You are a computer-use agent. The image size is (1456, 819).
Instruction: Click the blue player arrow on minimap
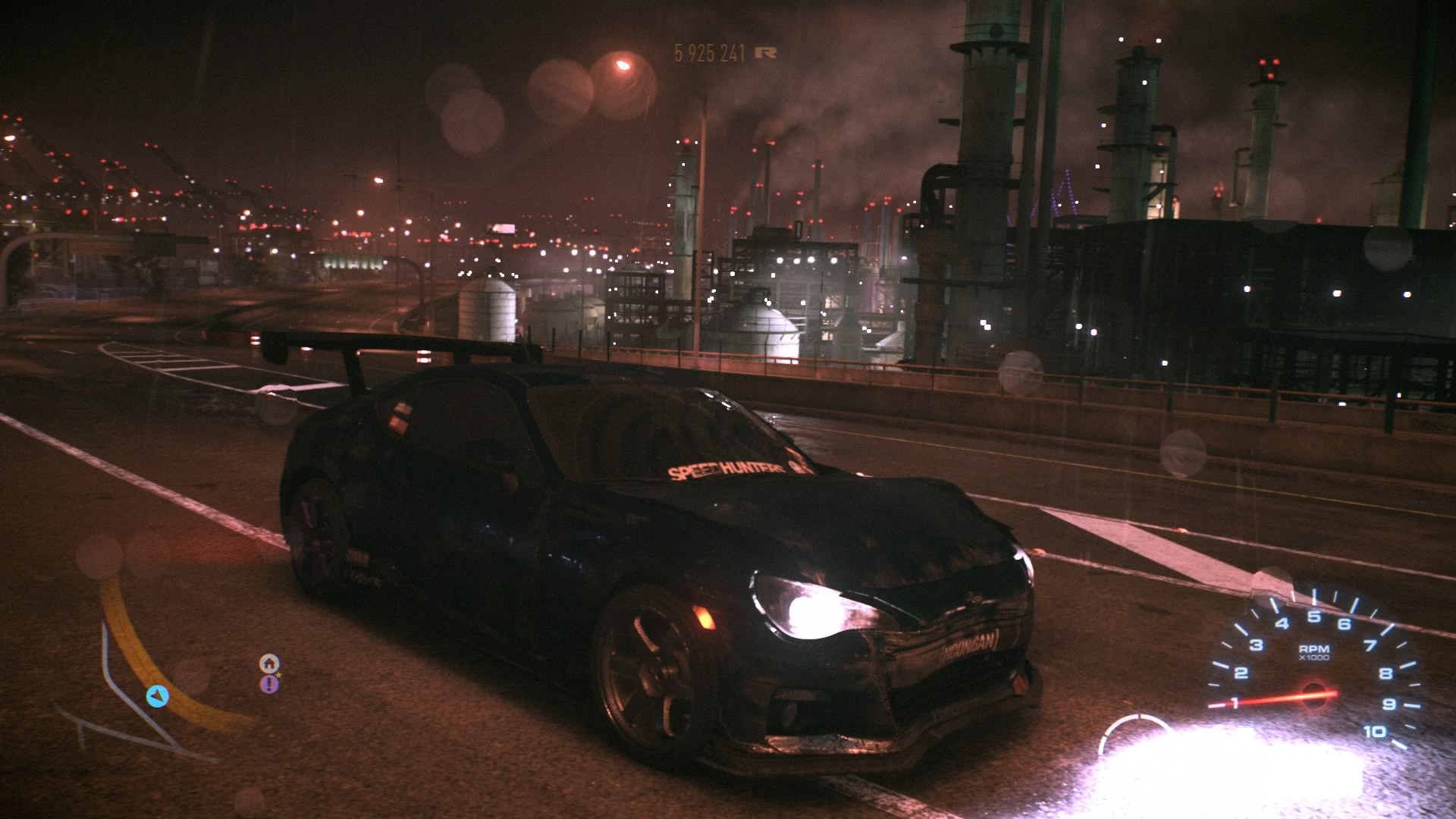tap(157, 696)
